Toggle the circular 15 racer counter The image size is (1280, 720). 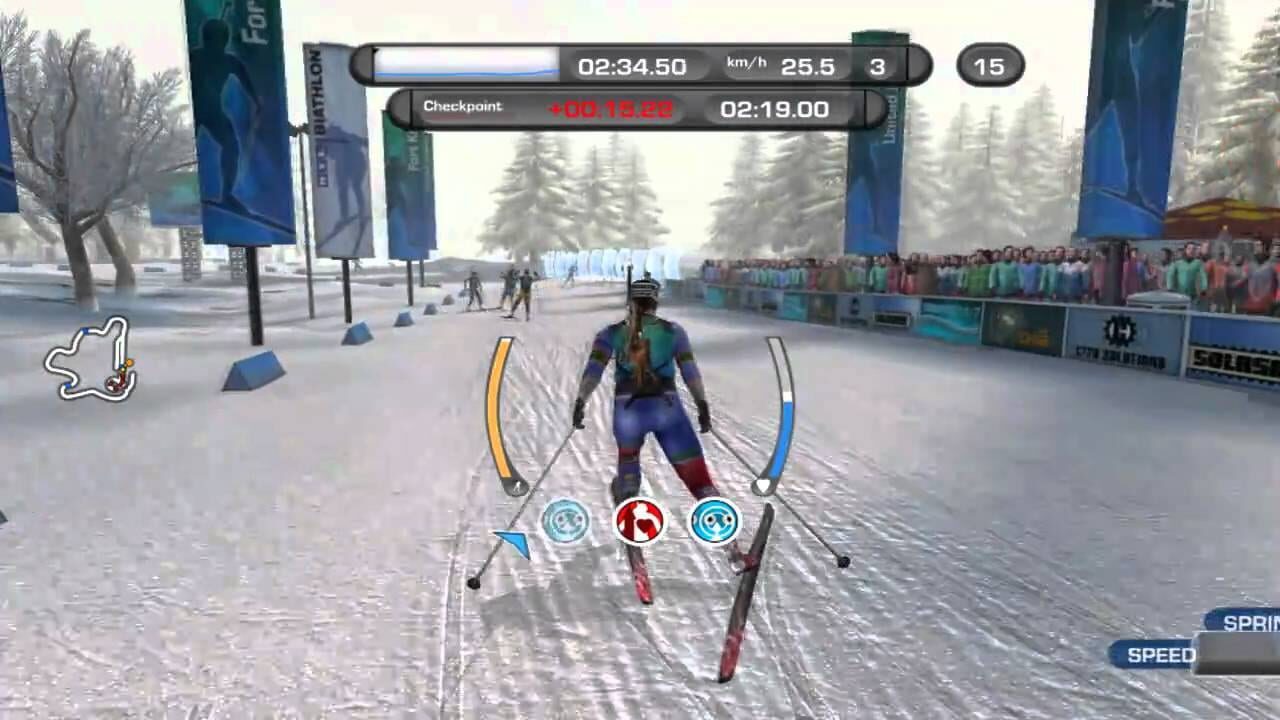(990, 66)
